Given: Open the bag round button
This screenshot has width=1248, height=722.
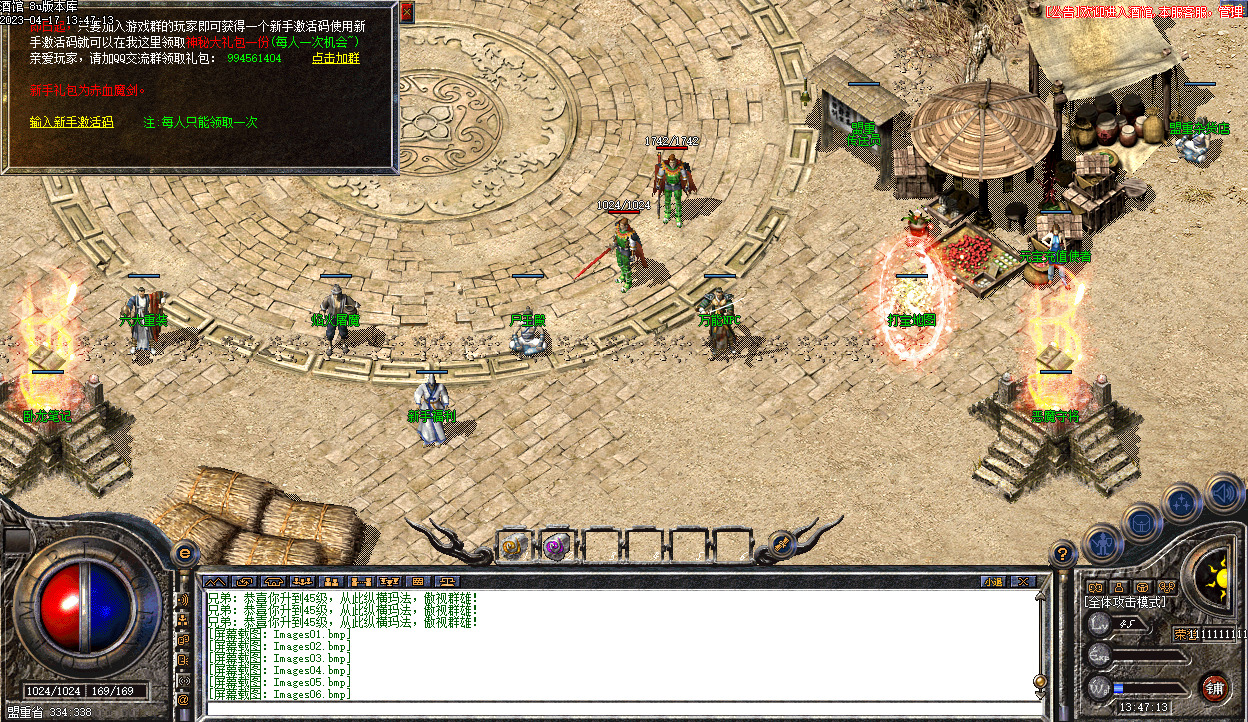Looking at the screenshot, I should pyautogui.click(x=1142, y=522).
